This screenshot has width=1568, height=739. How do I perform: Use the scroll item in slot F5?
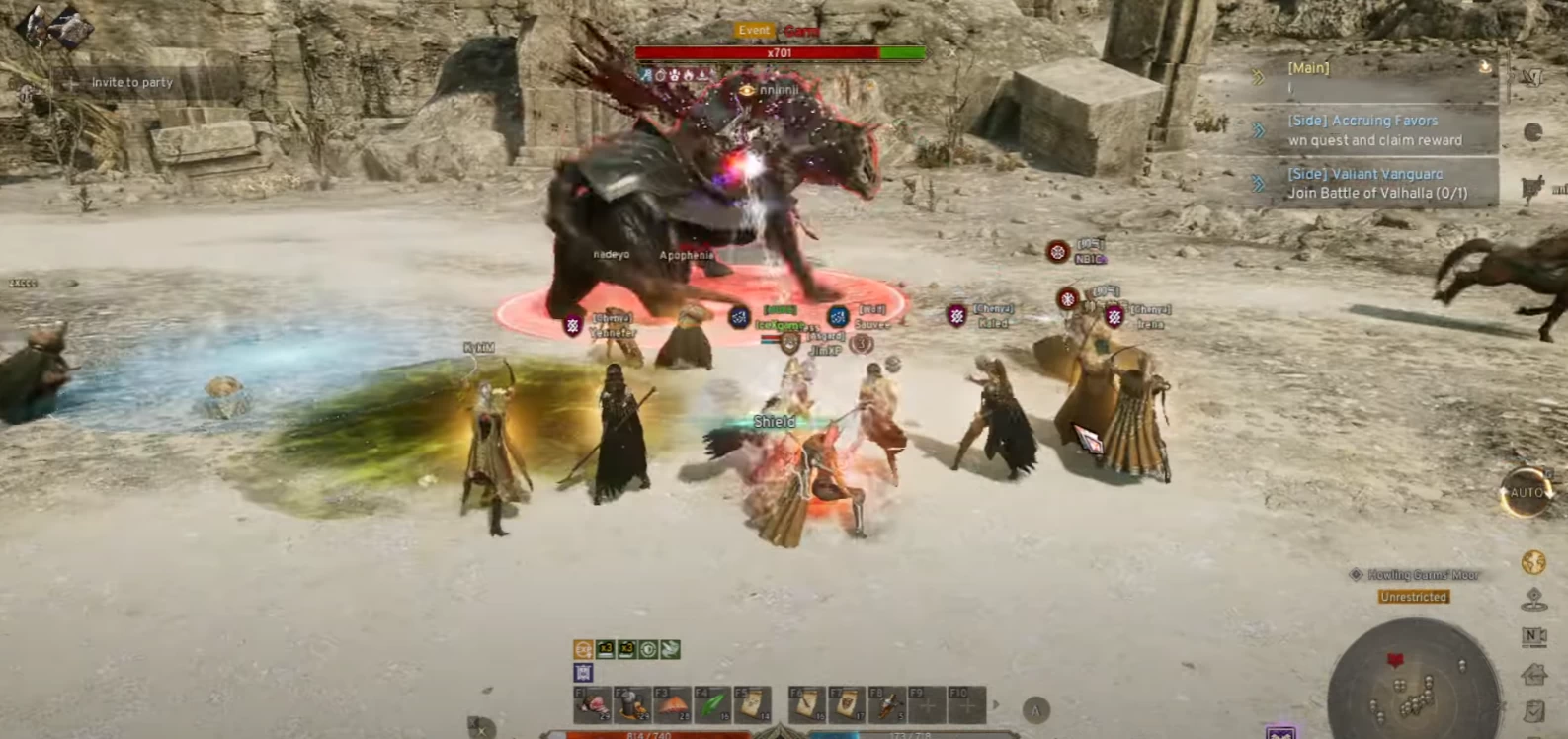pyautogui.click(x=751, y=705)
